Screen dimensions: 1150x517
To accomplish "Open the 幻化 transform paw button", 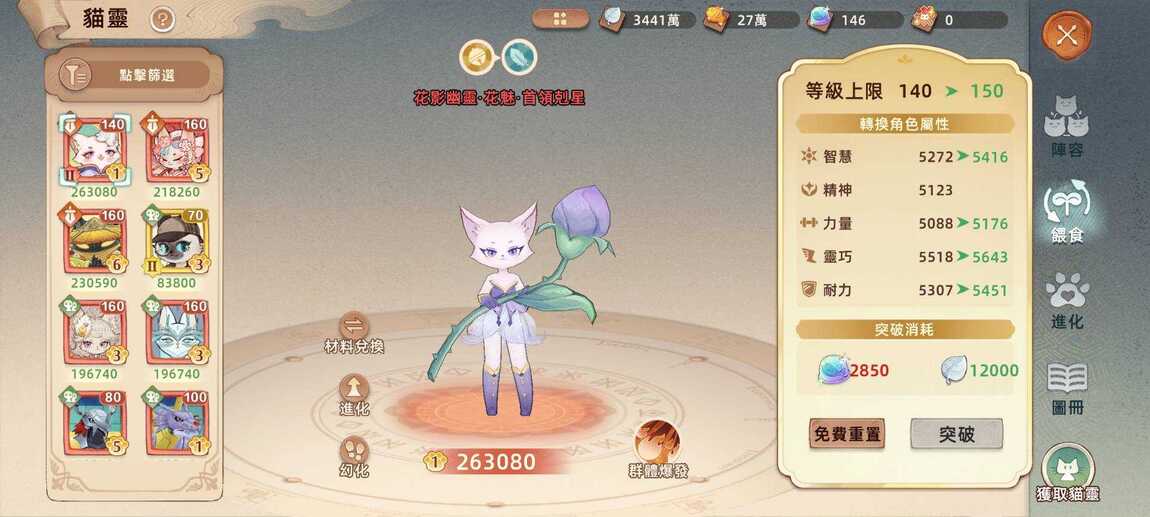I will point(354,453).
